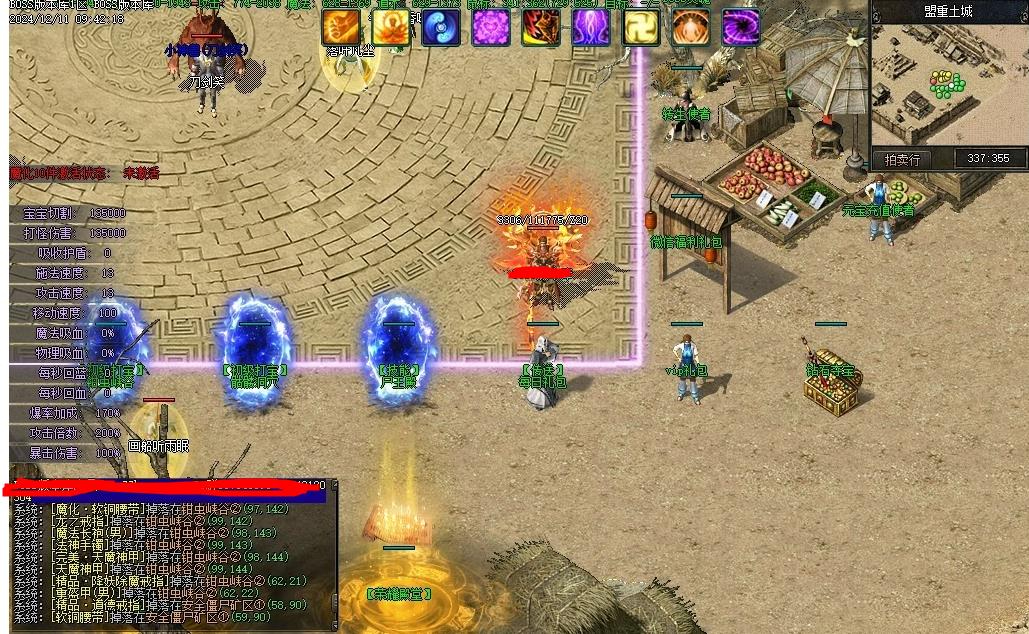Trigger the red slashing warrior skill
Viewport: 1029px width, 634px height.
tap(541, 28)
